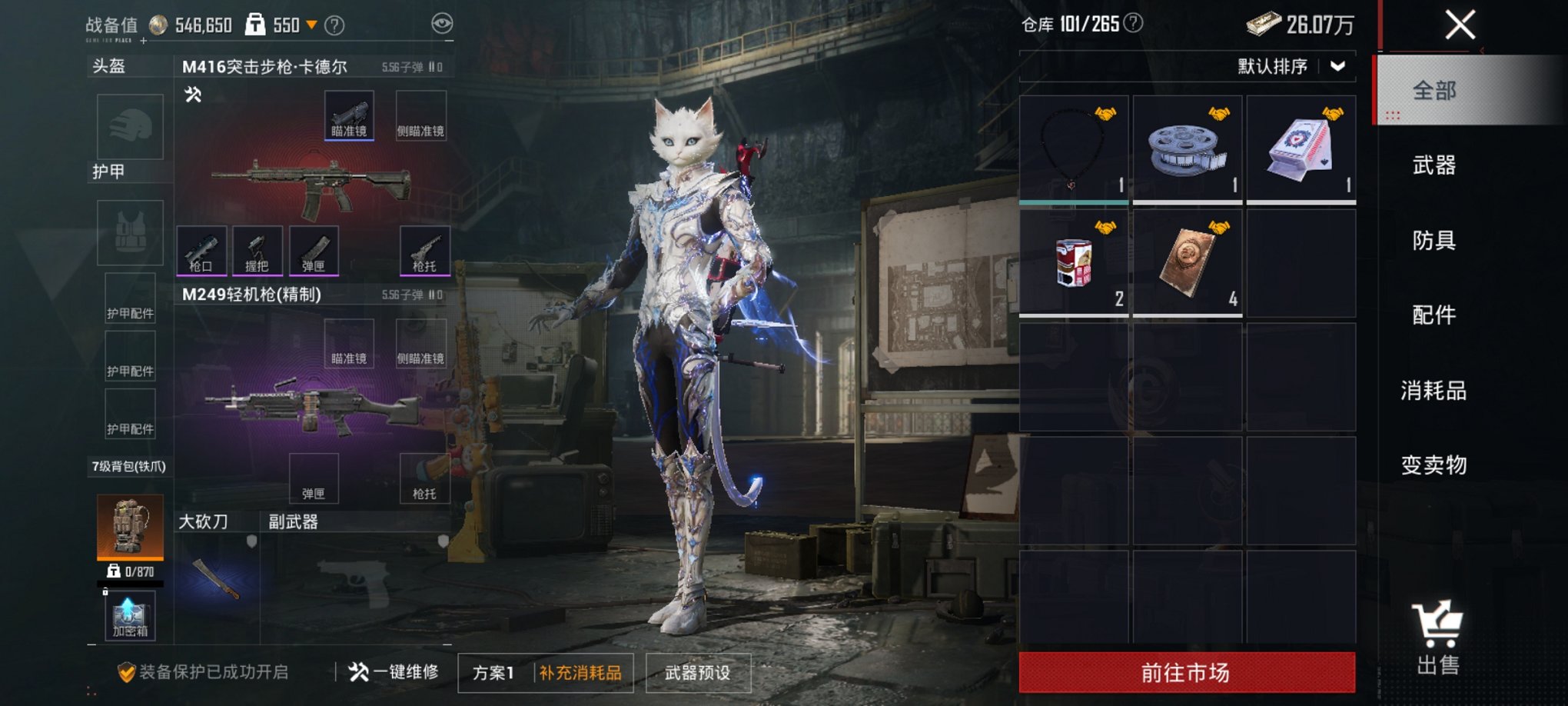The width and height of the screenshot is (1568, 706).
Task: Click 补充消耗品 refill consumables button
Action: click(580, 673)
